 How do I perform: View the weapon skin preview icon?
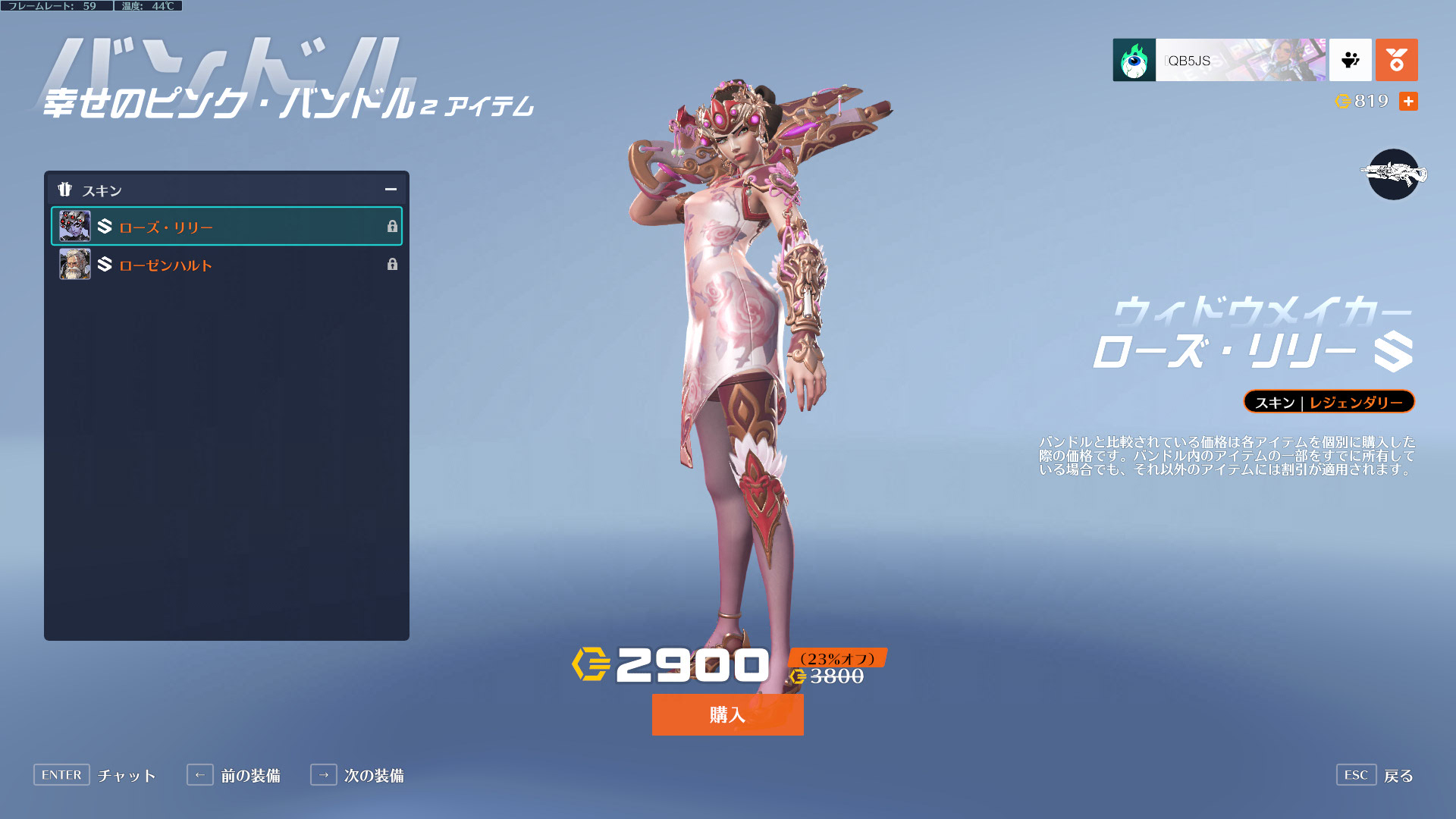1393,174
